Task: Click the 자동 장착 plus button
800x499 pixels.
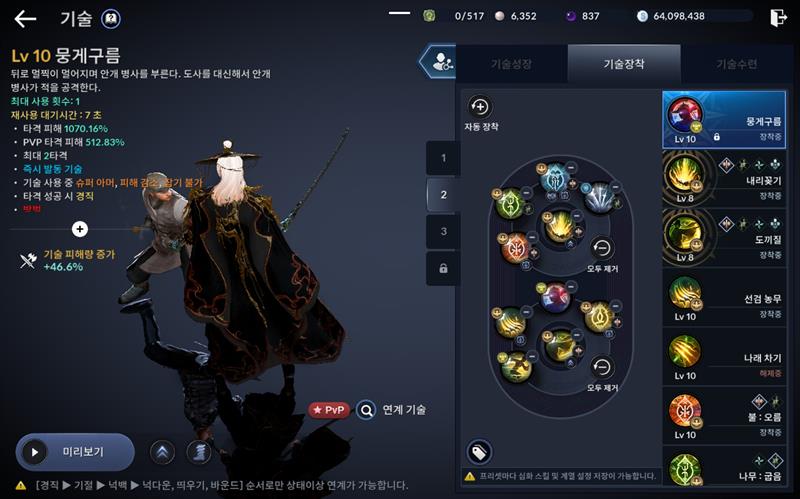Action: tap(480, 107)
